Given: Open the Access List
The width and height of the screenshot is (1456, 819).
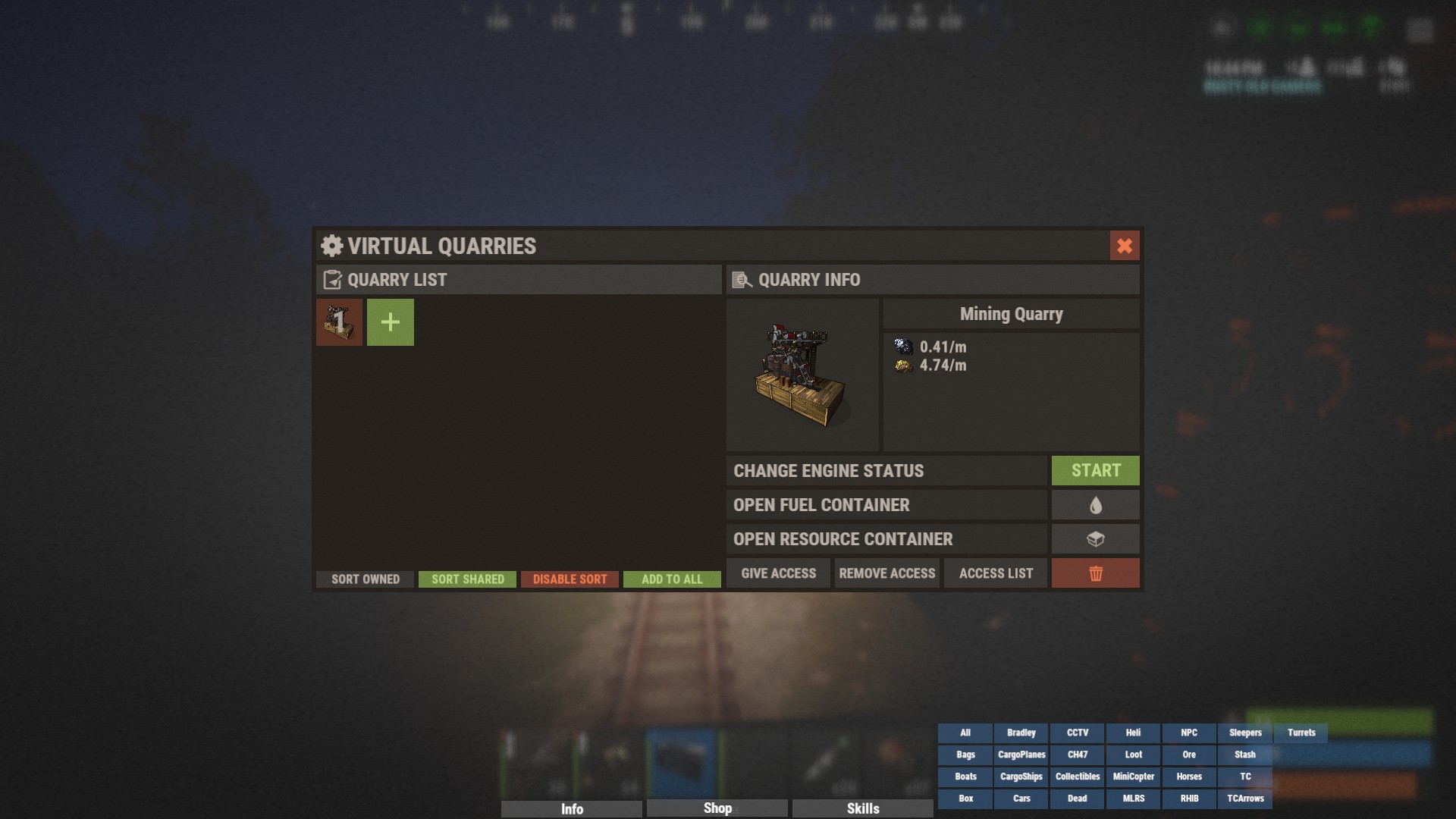Looking at the screenshot, I should [995, 573].
